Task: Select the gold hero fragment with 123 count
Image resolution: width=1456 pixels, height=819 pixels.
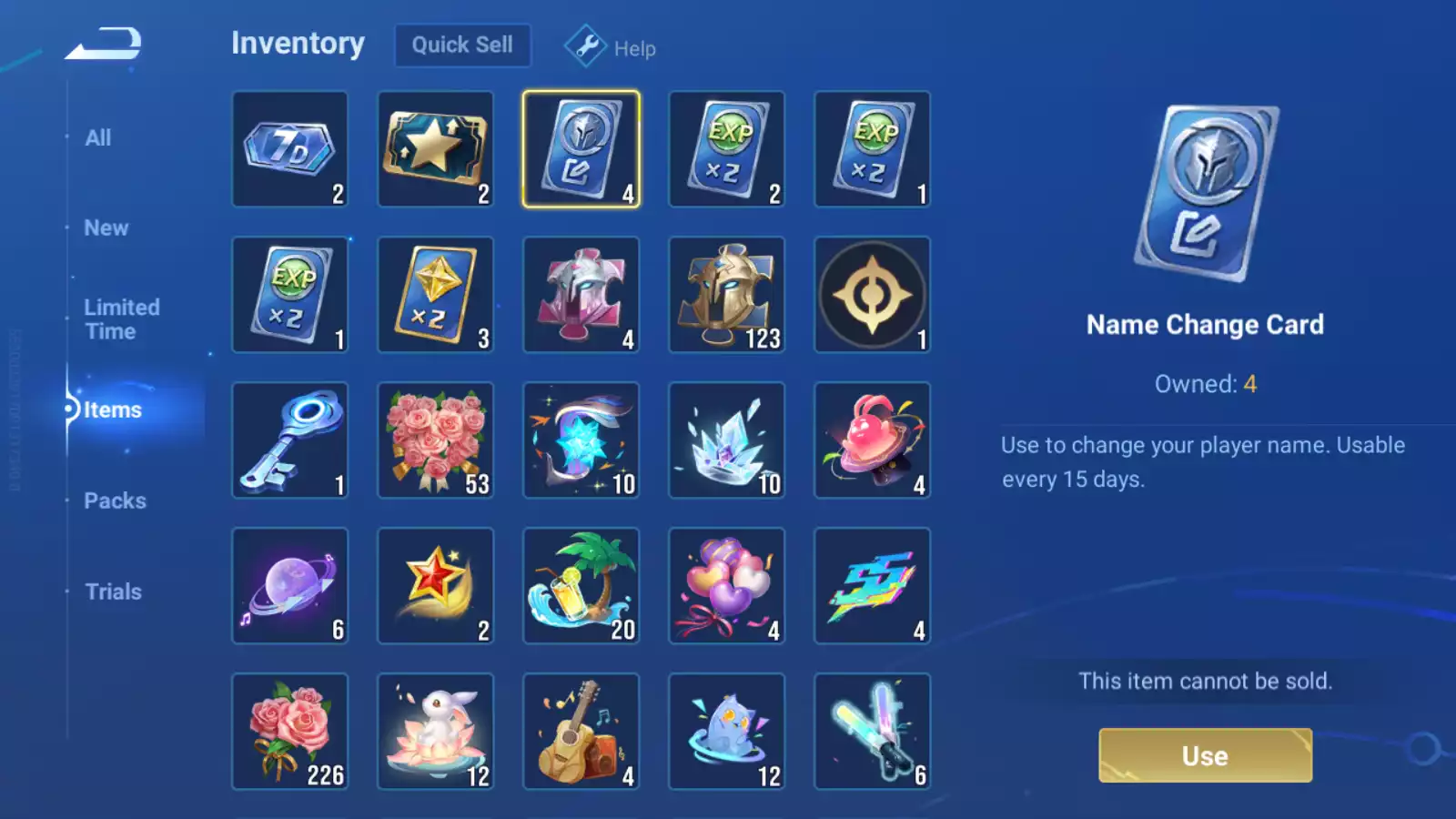Action: 726,295
